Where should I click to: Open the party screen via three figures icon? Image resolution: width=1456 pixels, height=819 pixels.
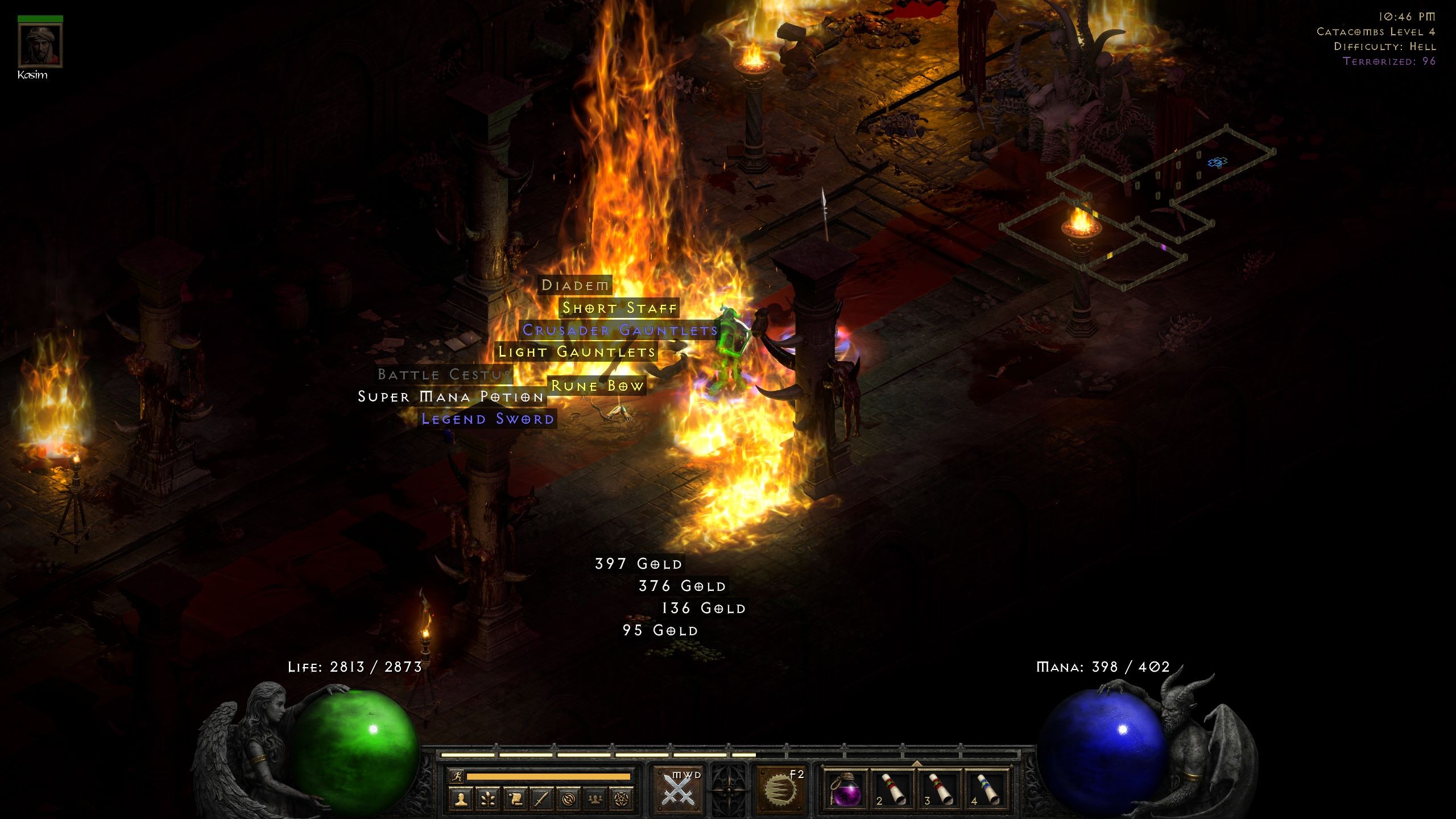tap(595, 801)
